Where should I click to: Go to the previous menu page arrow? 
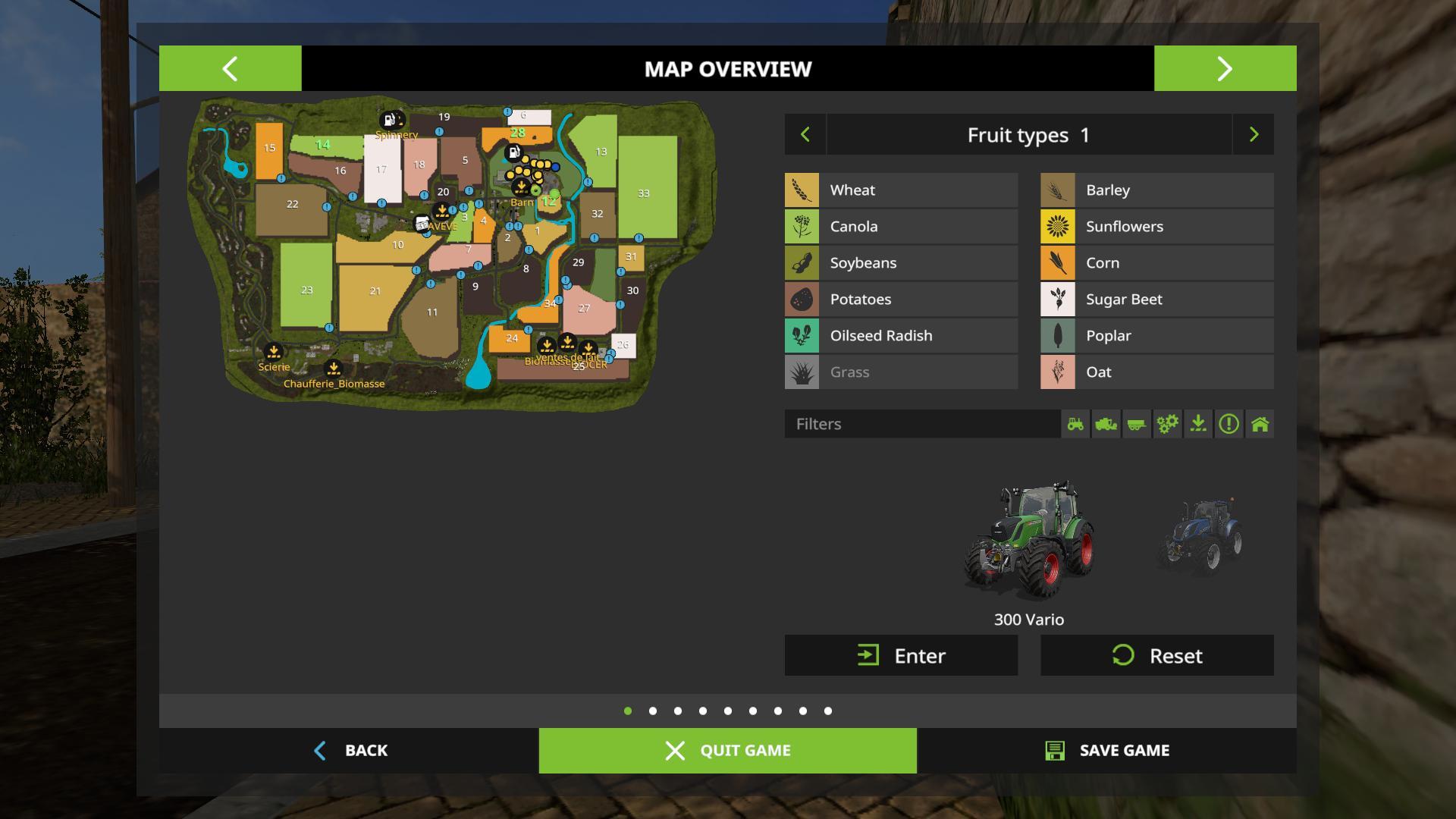click(230, 68)
